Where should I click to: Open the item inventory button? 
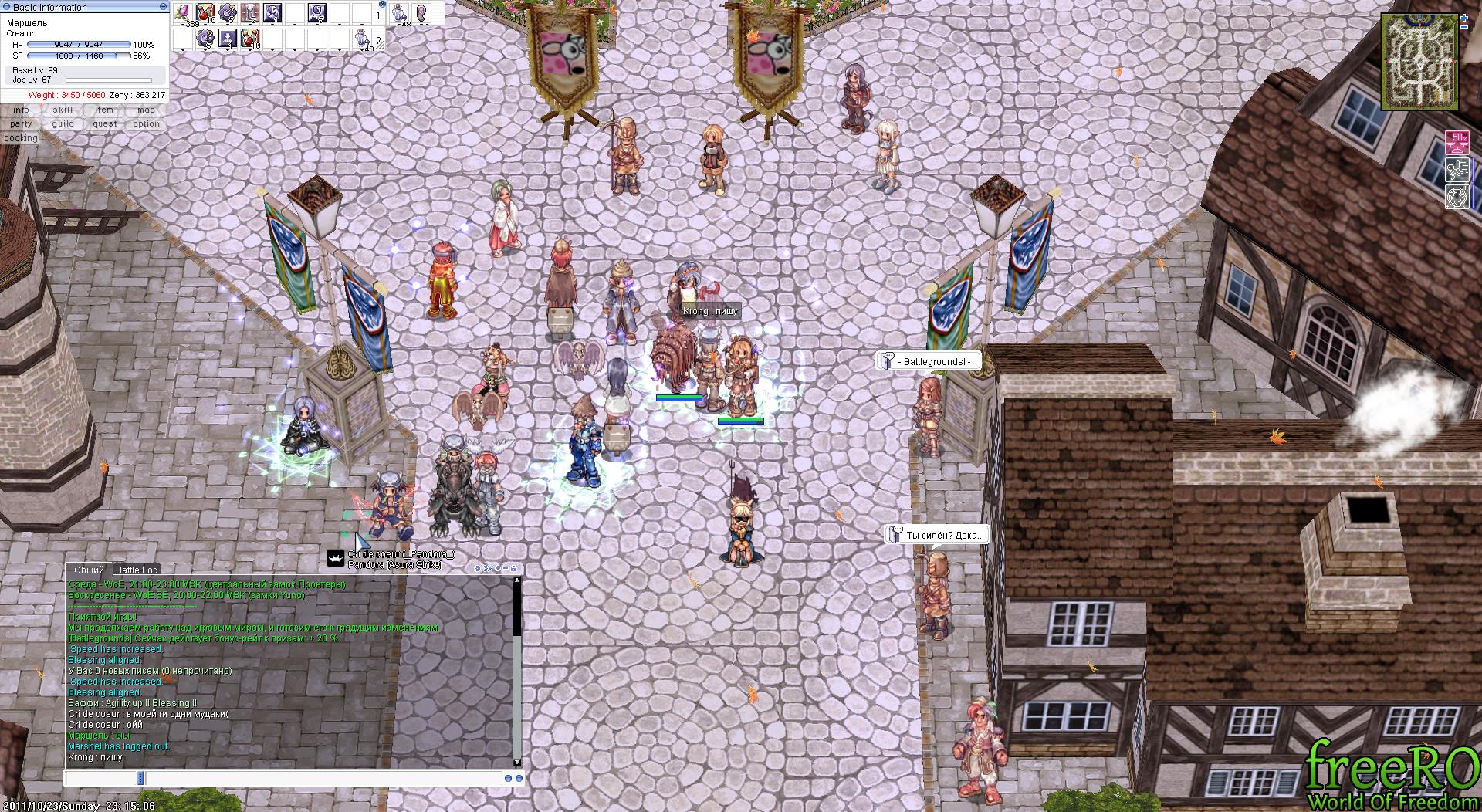[x=104, y=110]
